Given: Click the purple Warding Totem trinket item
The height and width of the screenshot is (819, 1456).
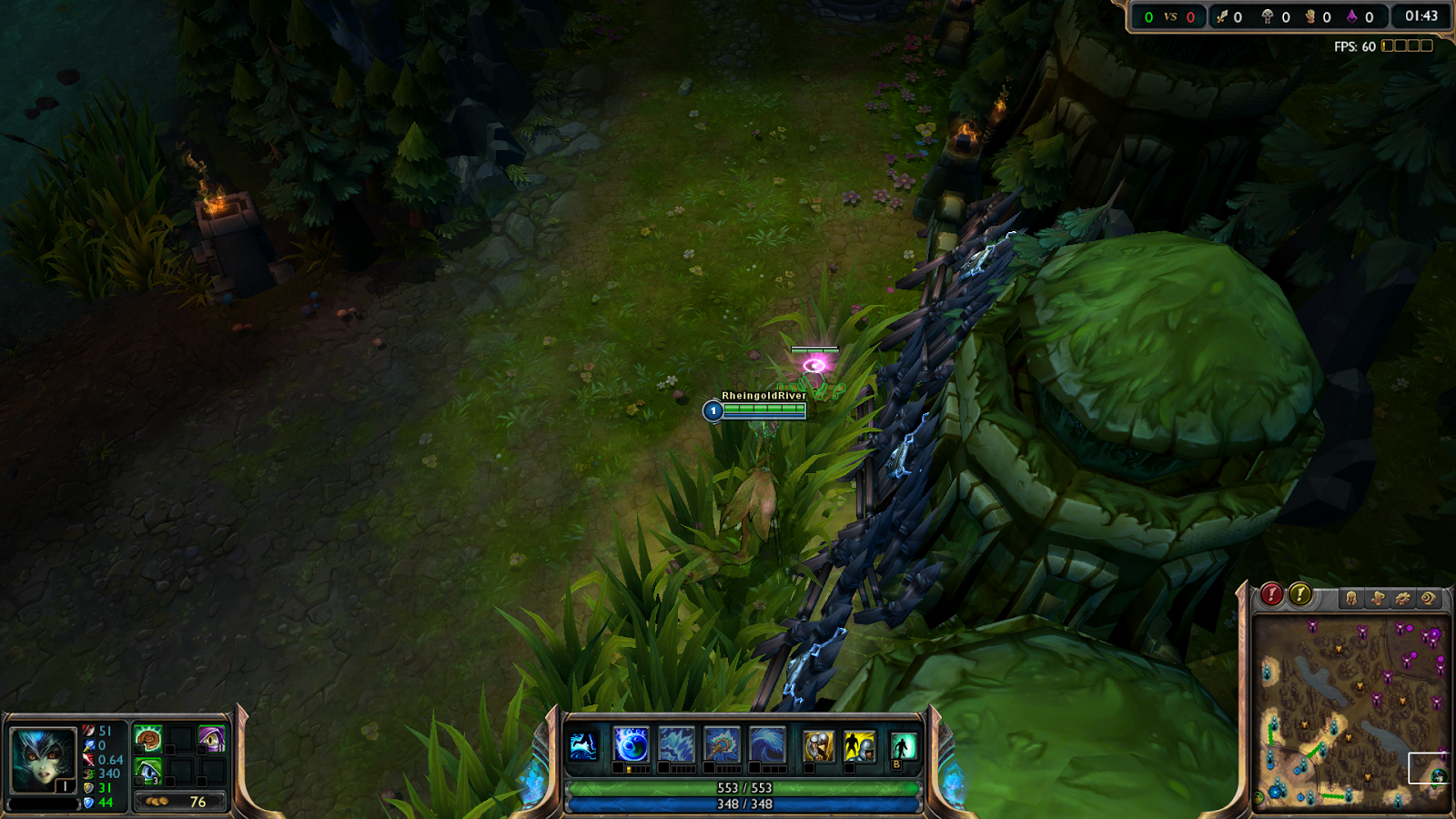Looking at the screenshot, I should tap(212, 739).
